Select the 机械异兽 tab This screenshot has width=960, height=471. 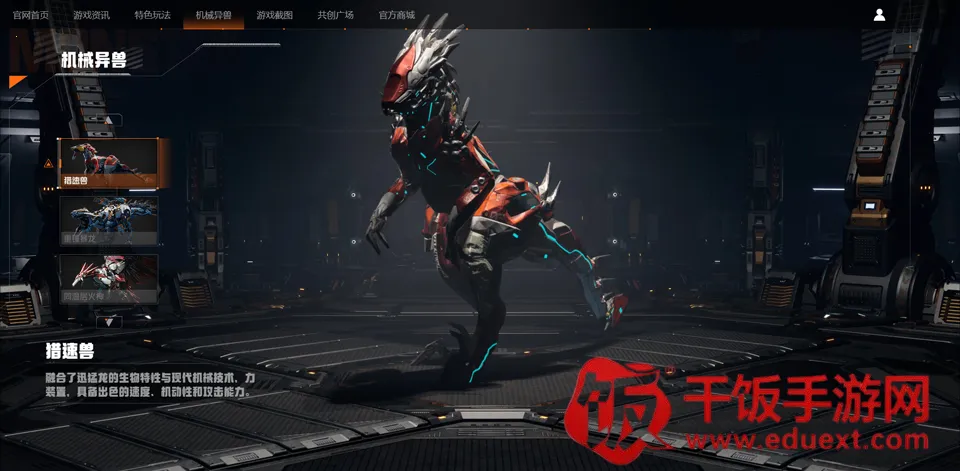click(213, 15)
